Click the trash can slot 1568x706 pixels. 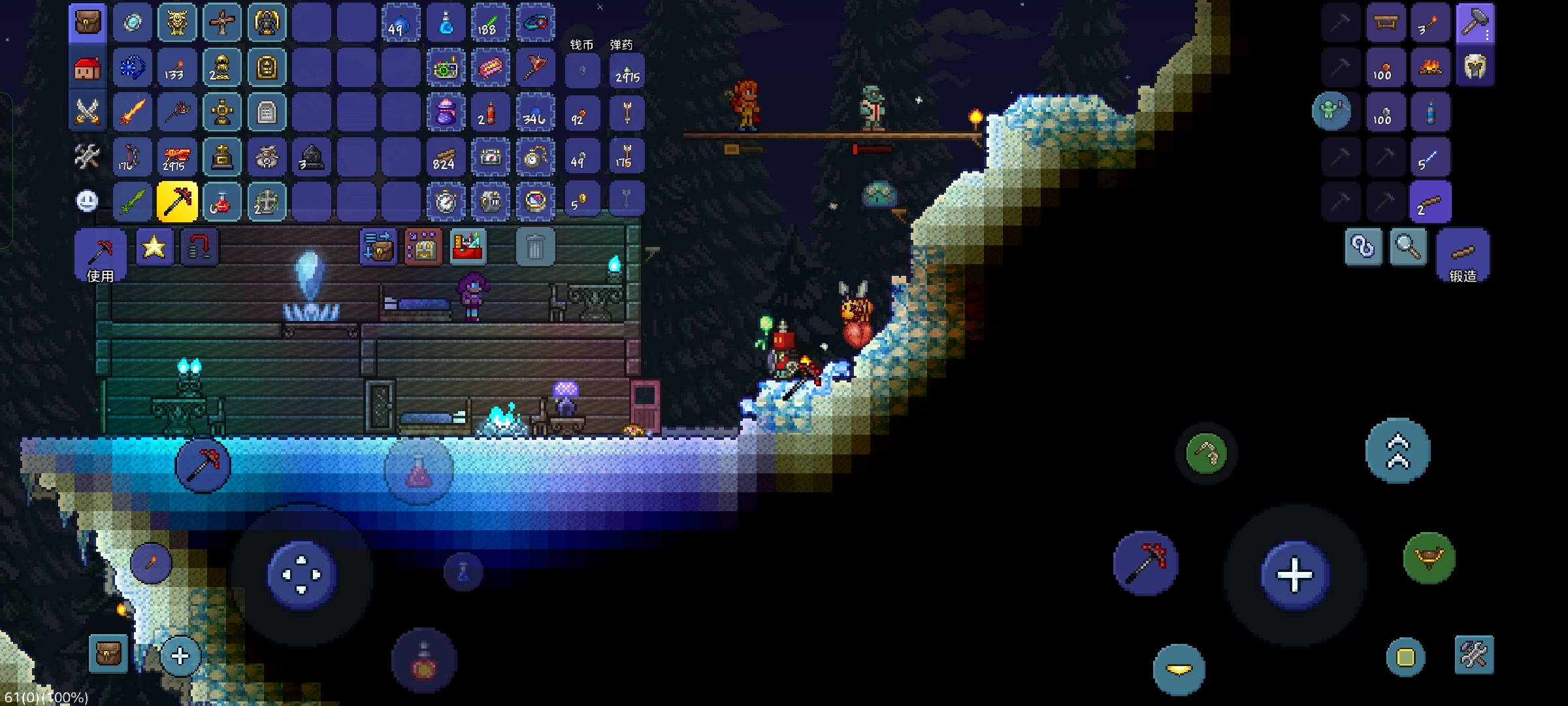[535, 247]
